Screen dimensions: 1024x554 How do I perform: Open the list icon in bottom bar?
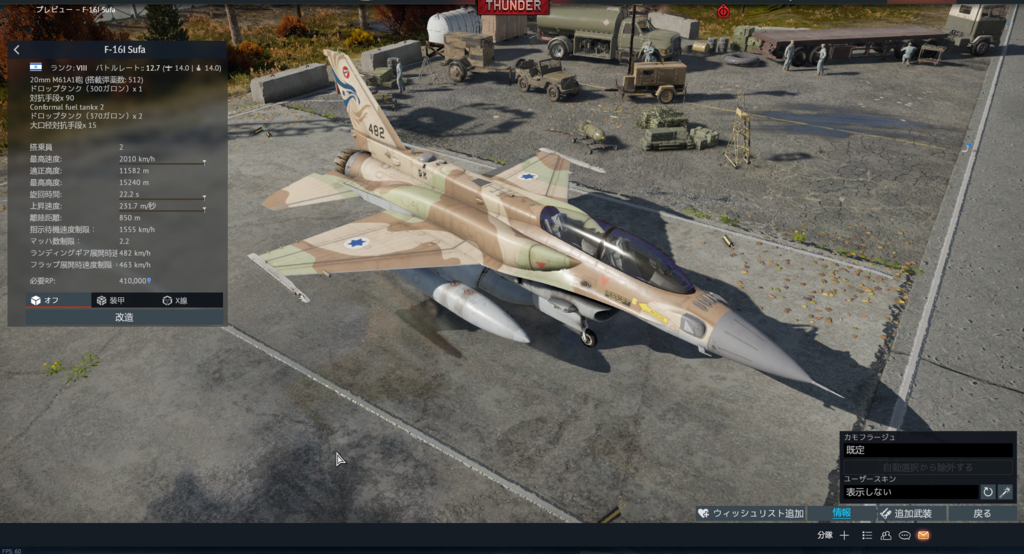pyautogui.click(x=867, y=536)
